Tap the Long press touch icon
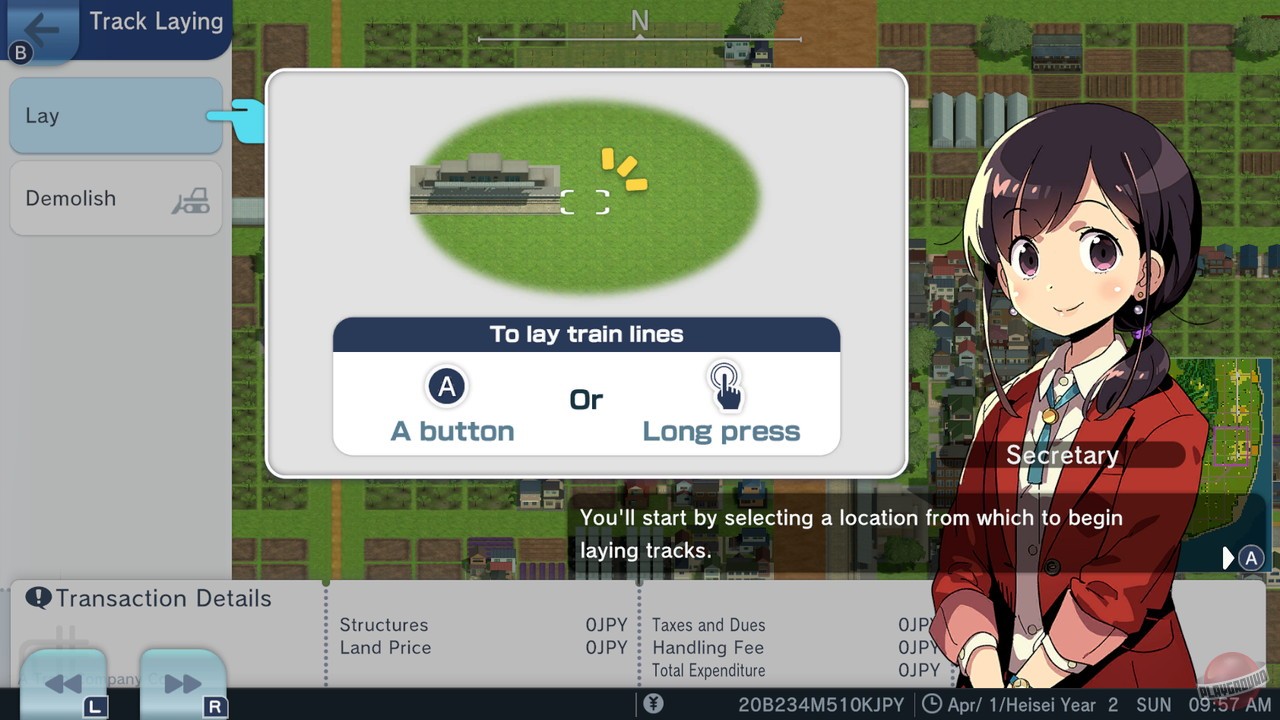The width and height of the screenshot is (1280, 720). coord(726,387)
